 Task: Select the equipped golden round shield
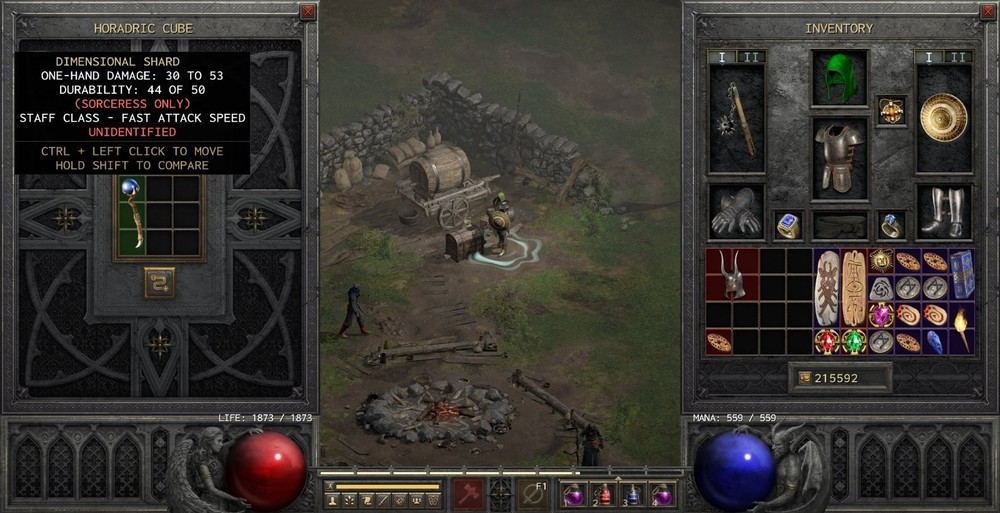coord(943,117)
